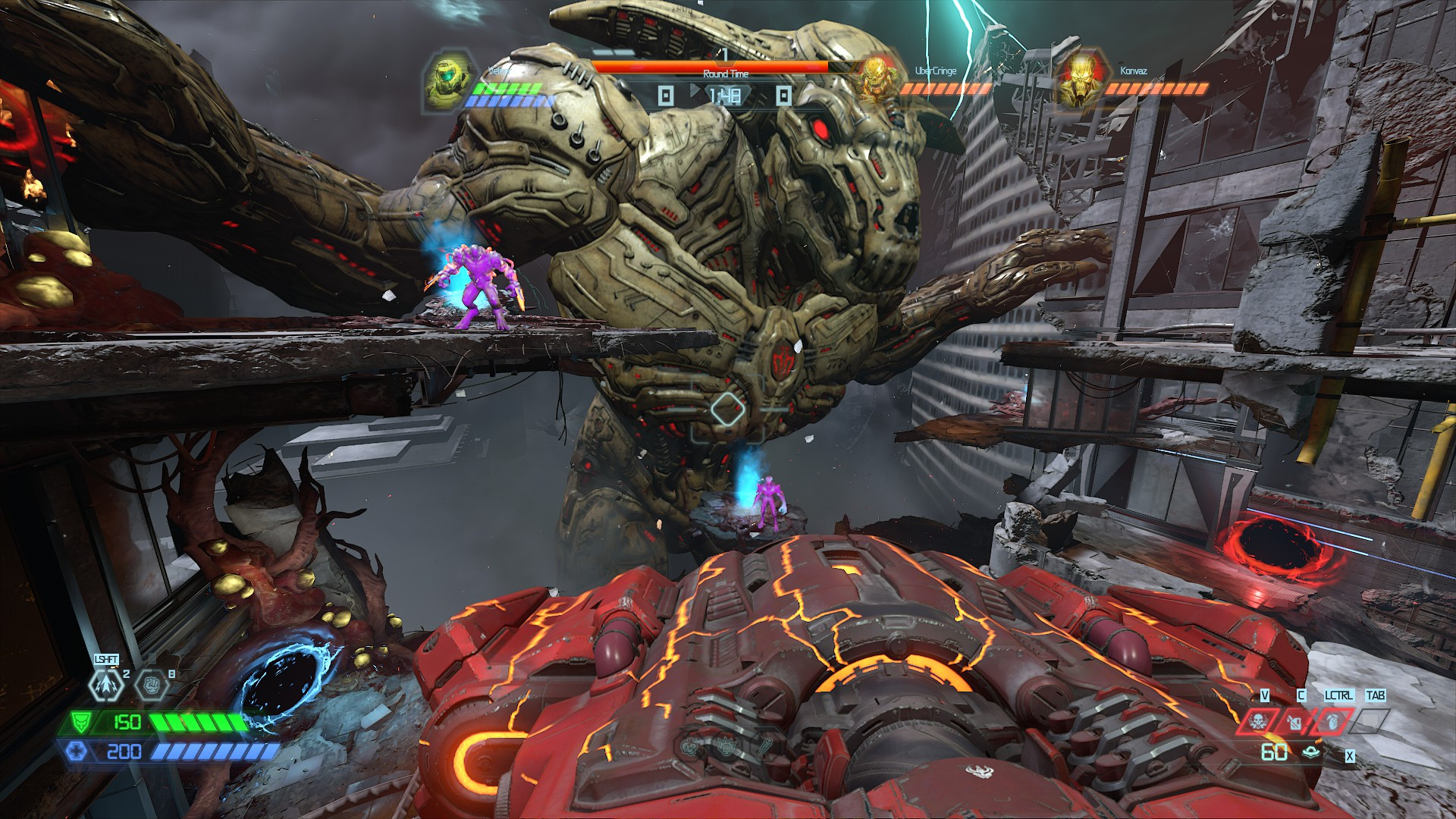Expand the Round Time panel
The width and height of the screenshot is (1456, 819).
click(726, 74)
